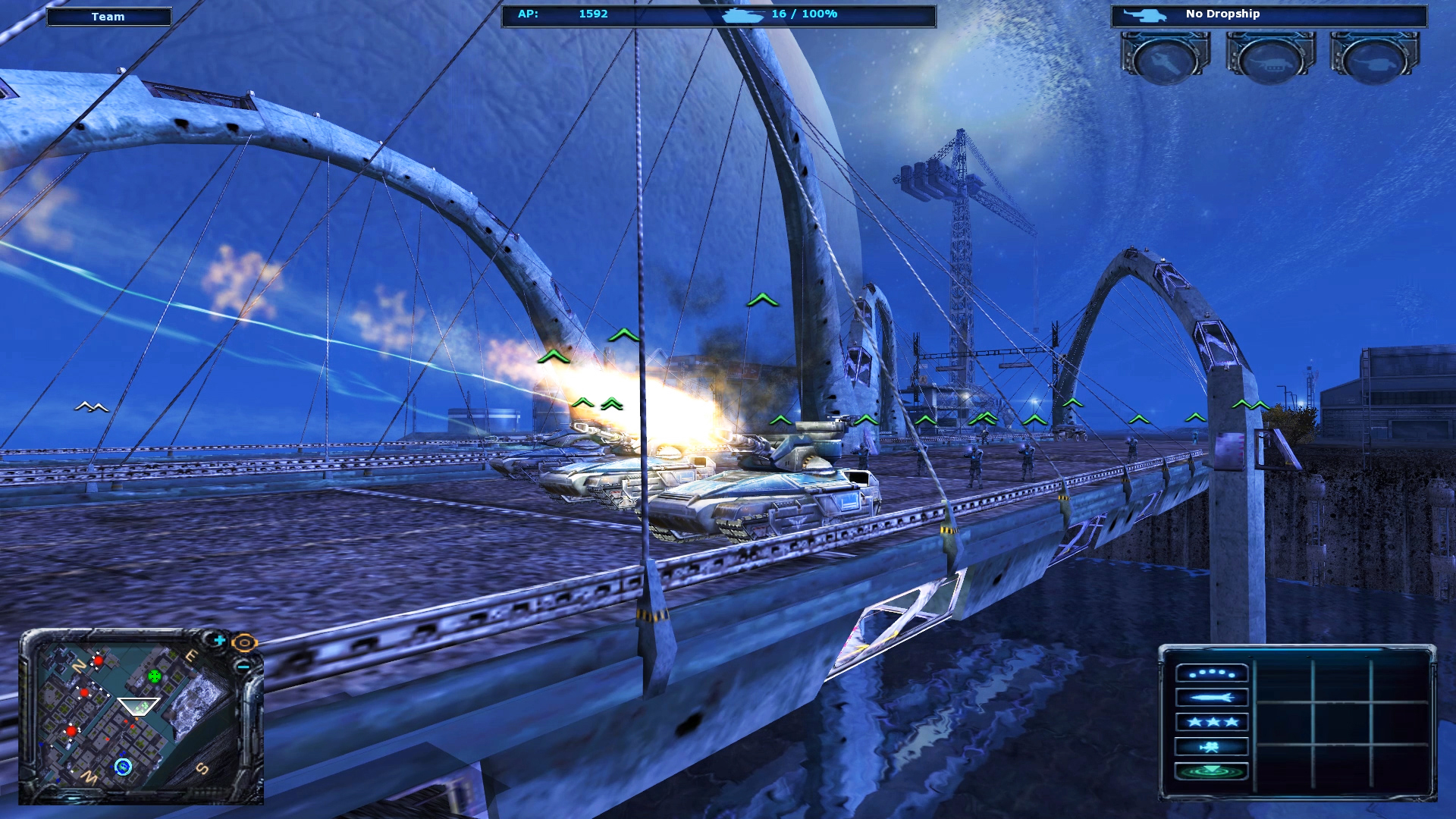Click the white view cone on the minimap

click(x=139, y=706)
